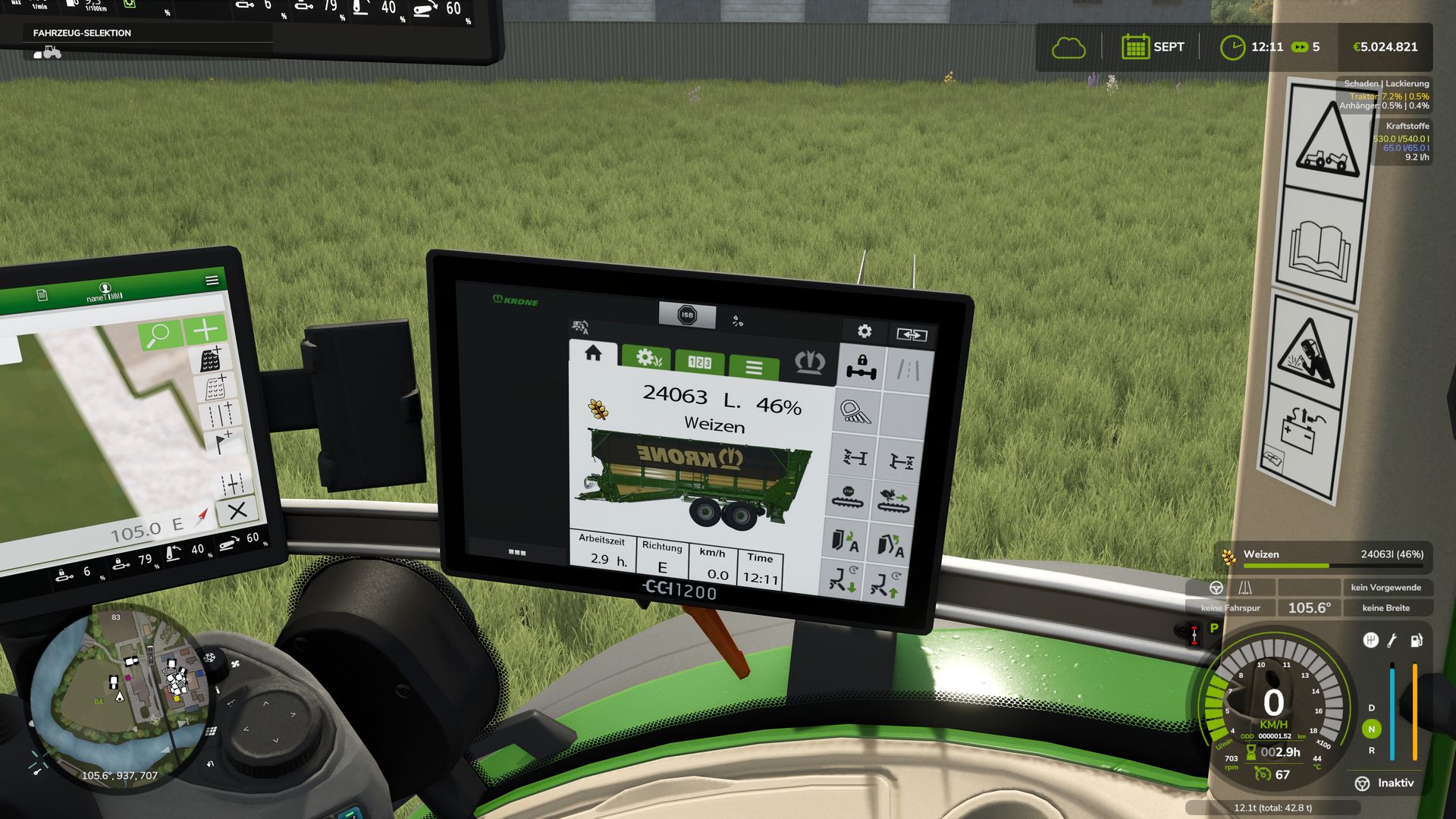Image resolution: width=1456 pixels, height=819 pixels.
Task: Click the weather cloud icon
Action: tap(1068, 48)
